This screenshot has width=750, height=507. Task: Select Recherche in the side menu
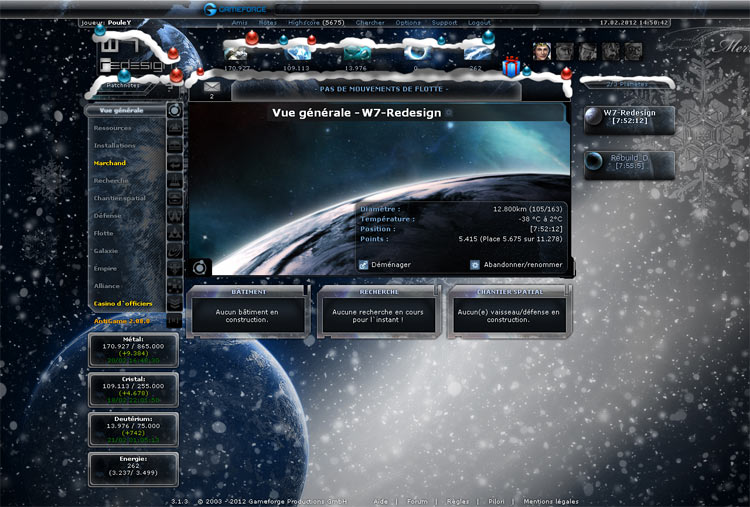click(x=112, y=181)
